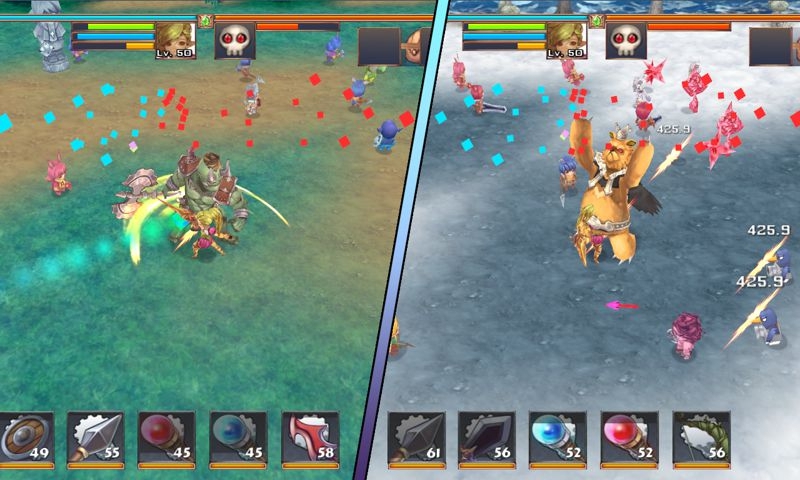This screenshot has width=800, height=480.
Task: Choose the blue orb staff numbered 45
Action: pyautogui.click(x=238, y=437)
